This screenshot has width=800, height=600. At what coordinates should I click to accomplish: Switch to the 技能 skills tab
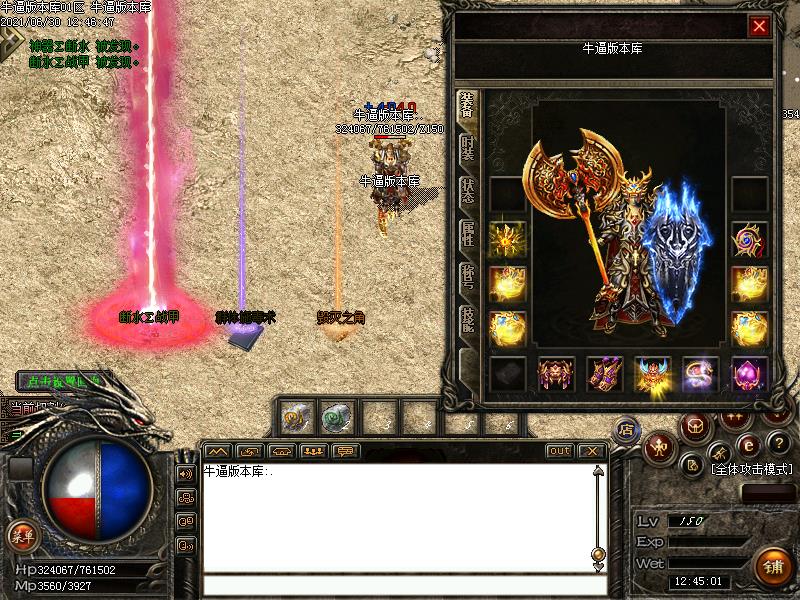click(466, 320)
